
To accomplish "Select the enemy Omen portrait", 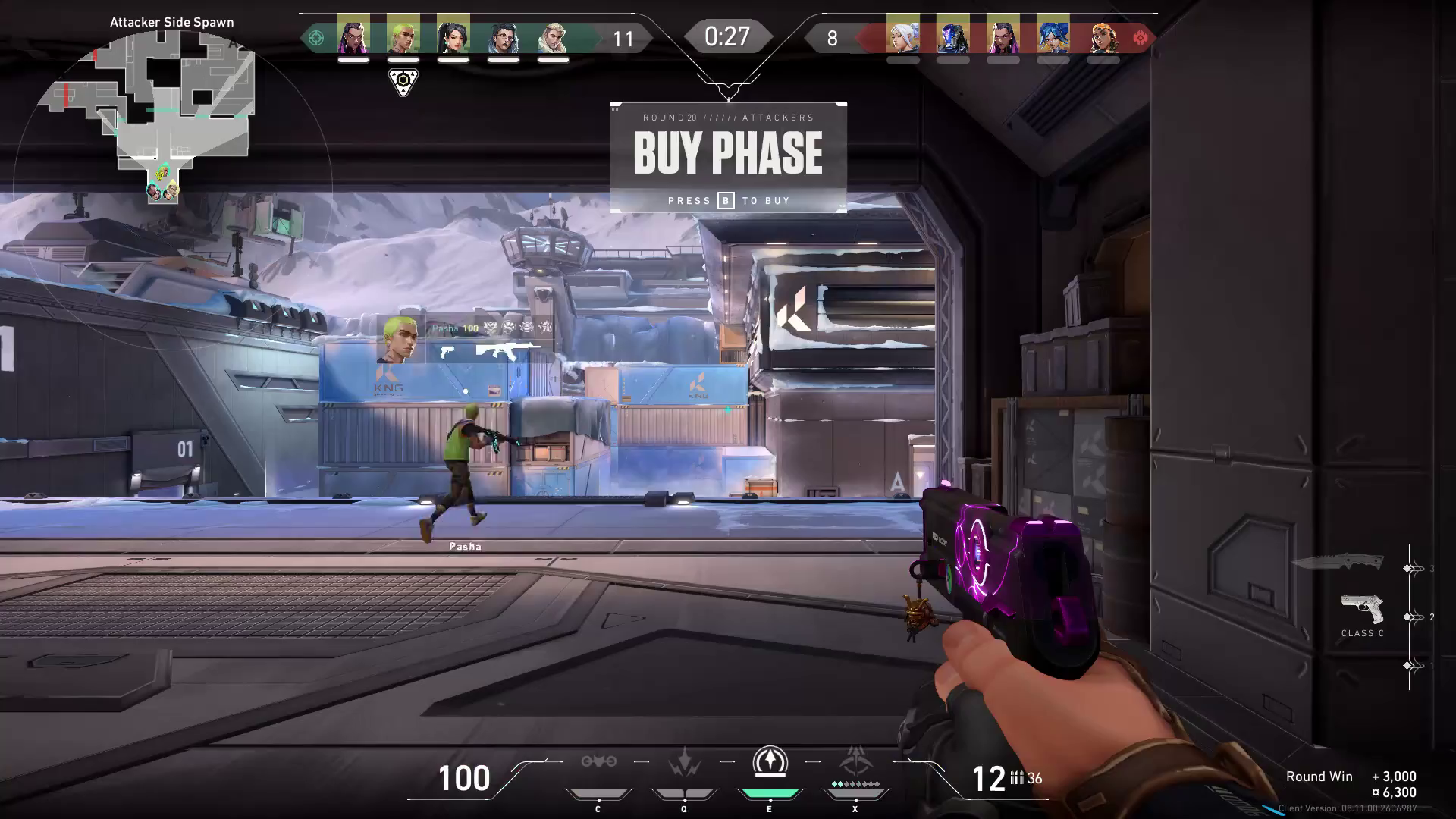I will [952, 34].
